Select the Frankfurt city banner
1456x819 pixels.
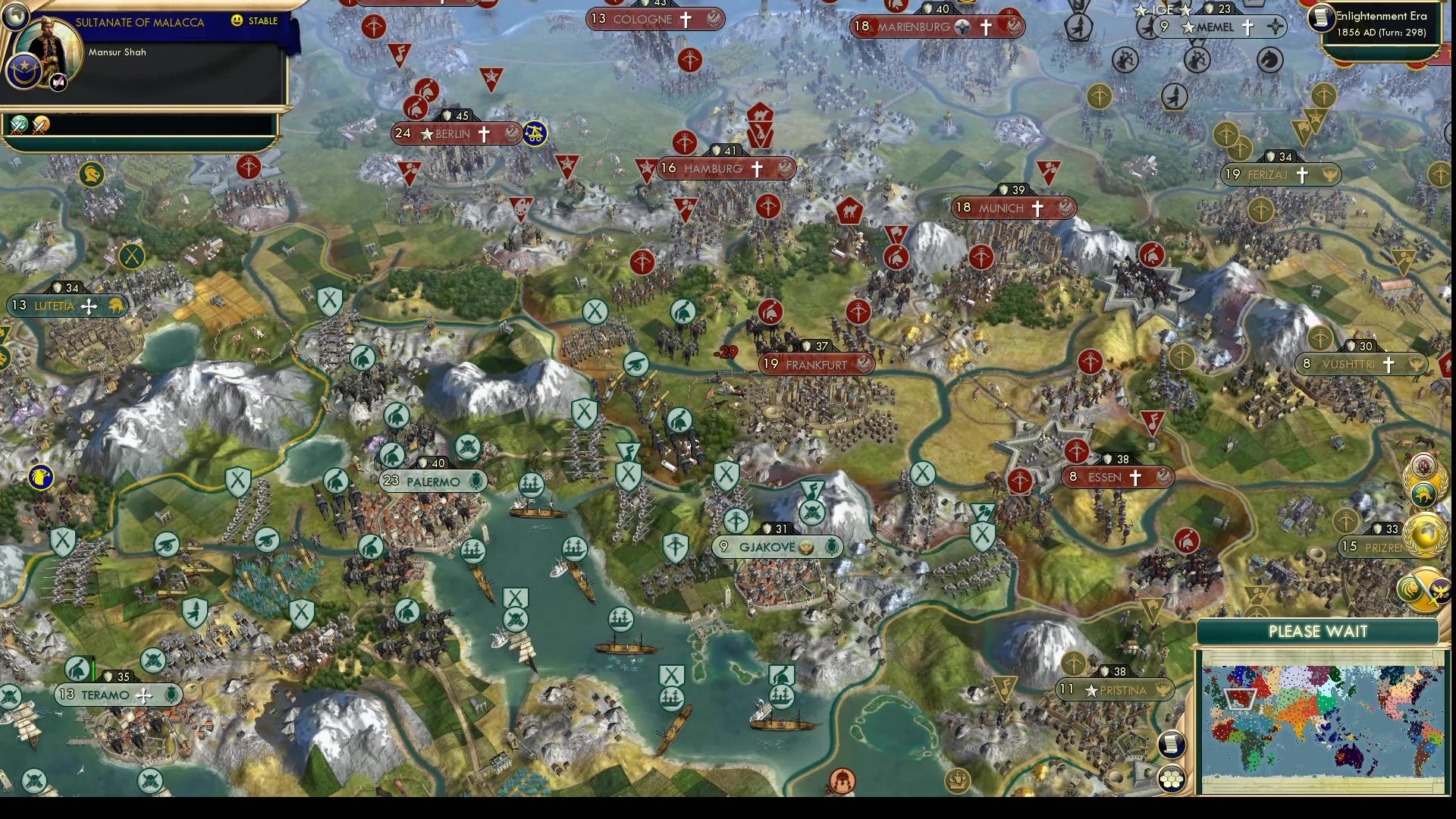(x=815, y=364)
